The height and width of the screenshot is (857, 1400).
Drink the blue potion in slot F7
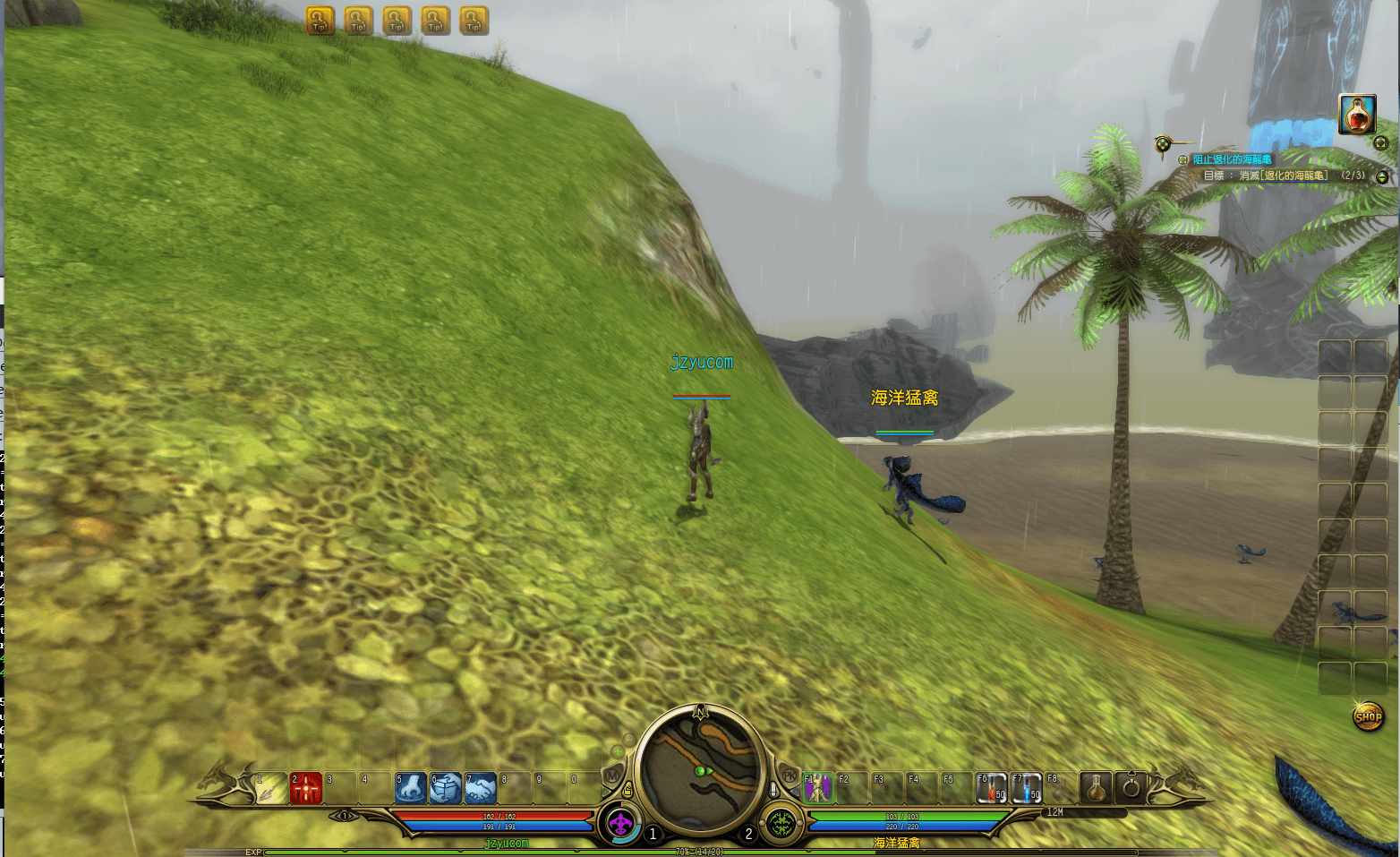pos(1026,788)
